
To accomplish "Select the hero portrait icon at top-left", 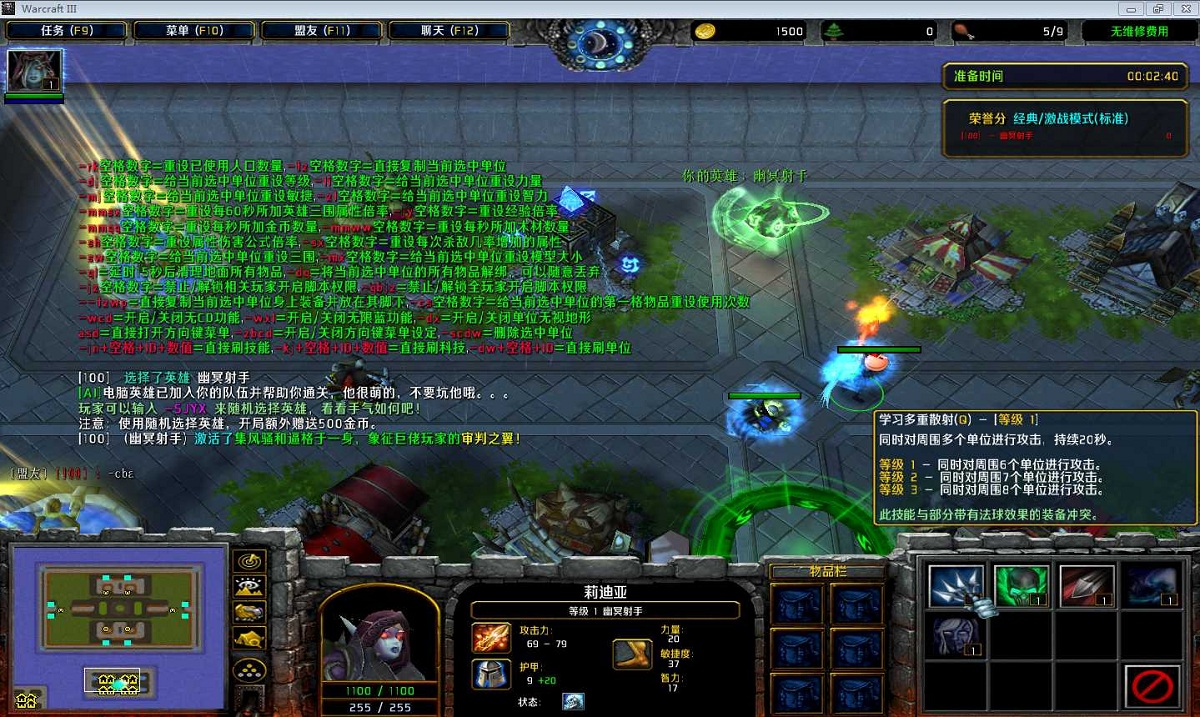I will point(35,71).
